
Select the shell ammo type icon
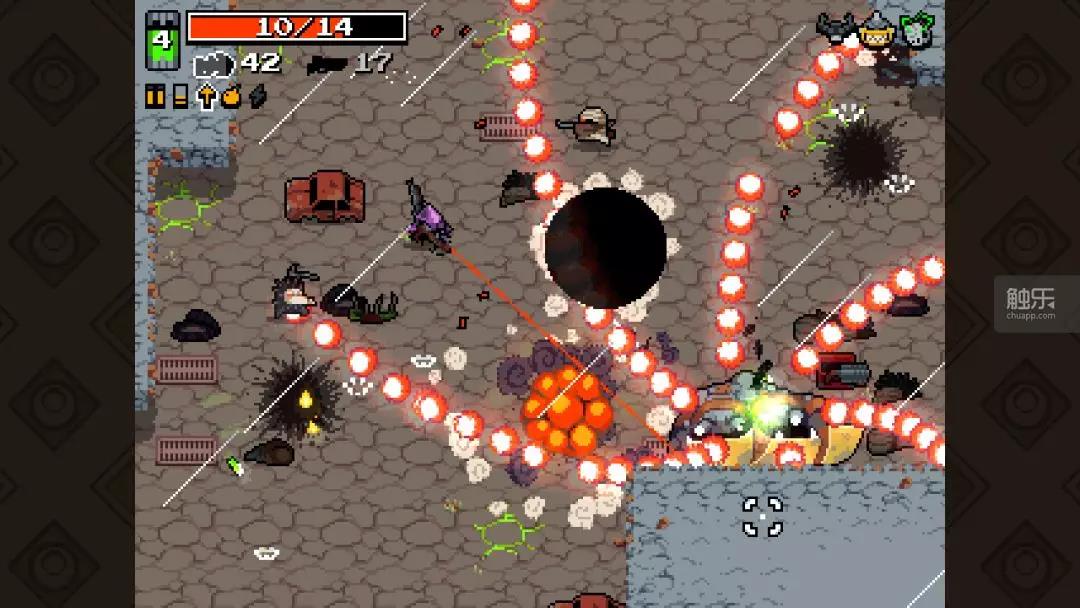(x=180, y=96)
